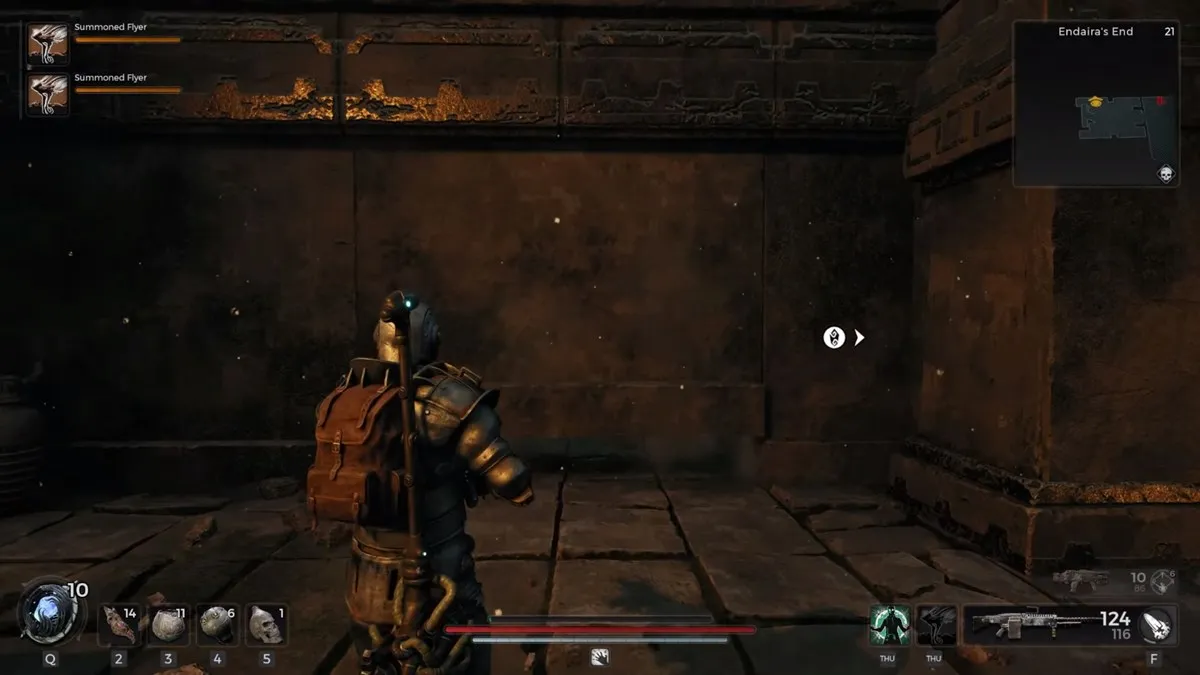The width and height of the screenshot is (1200, 675).
Task: Trigger the machine gun's weapon mod icon
Action: click(x=1156, y=625)
